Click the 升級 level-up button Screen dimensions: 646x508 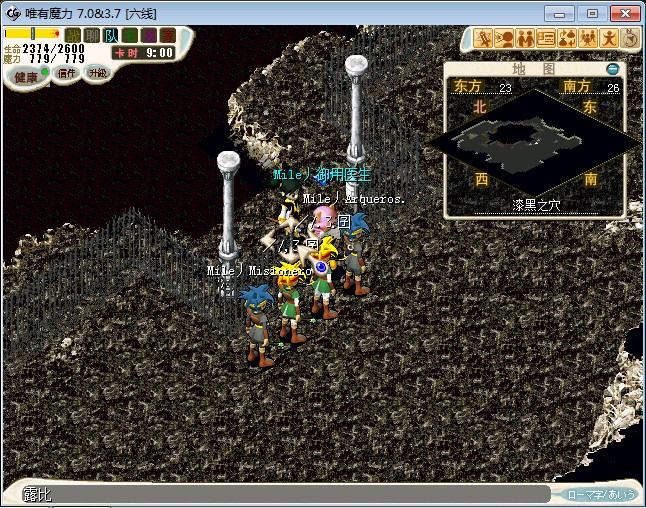[97, 73]
